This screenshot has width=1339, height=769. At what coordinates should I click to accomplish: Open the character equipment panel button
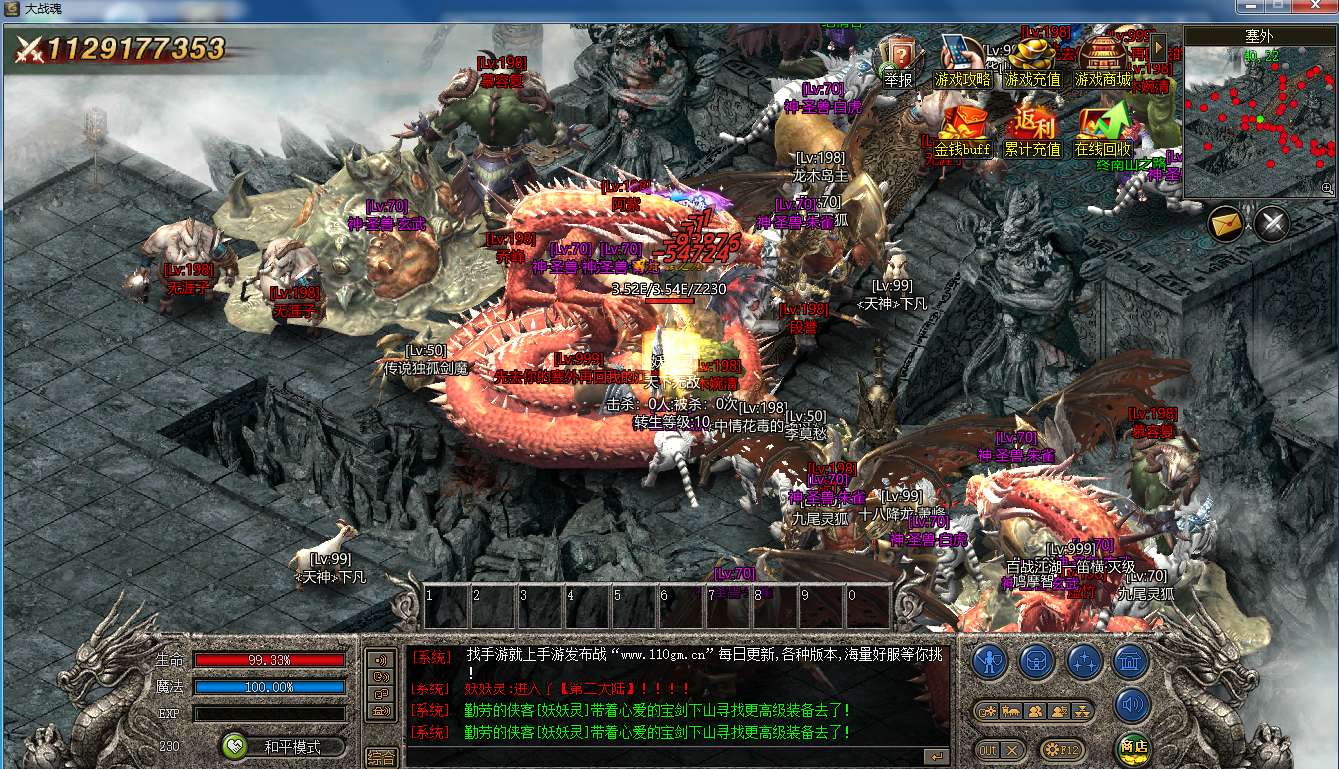coord(990,661)
